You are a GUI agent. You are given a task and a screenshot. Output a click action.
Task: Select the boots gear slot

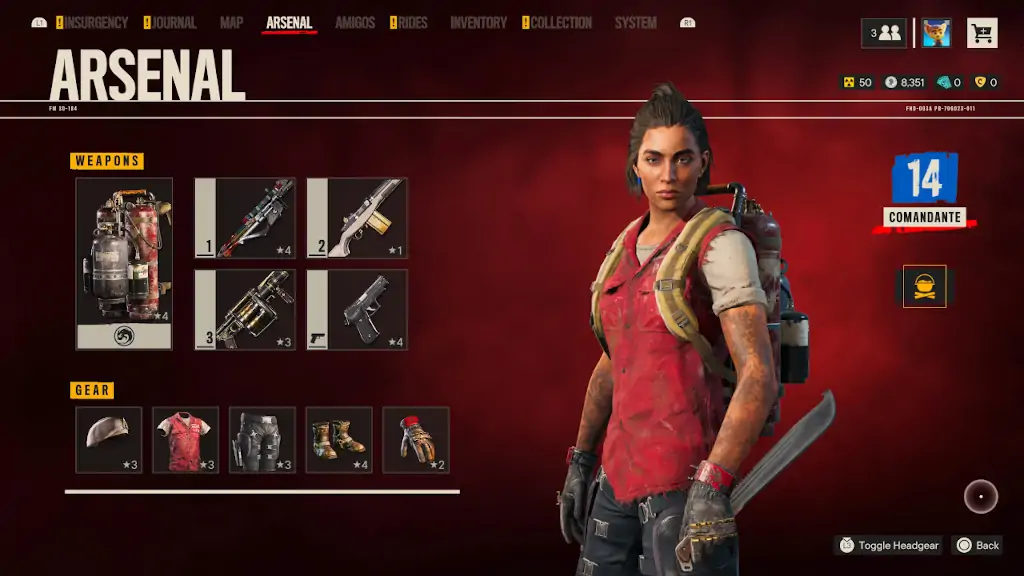[339, 439]
